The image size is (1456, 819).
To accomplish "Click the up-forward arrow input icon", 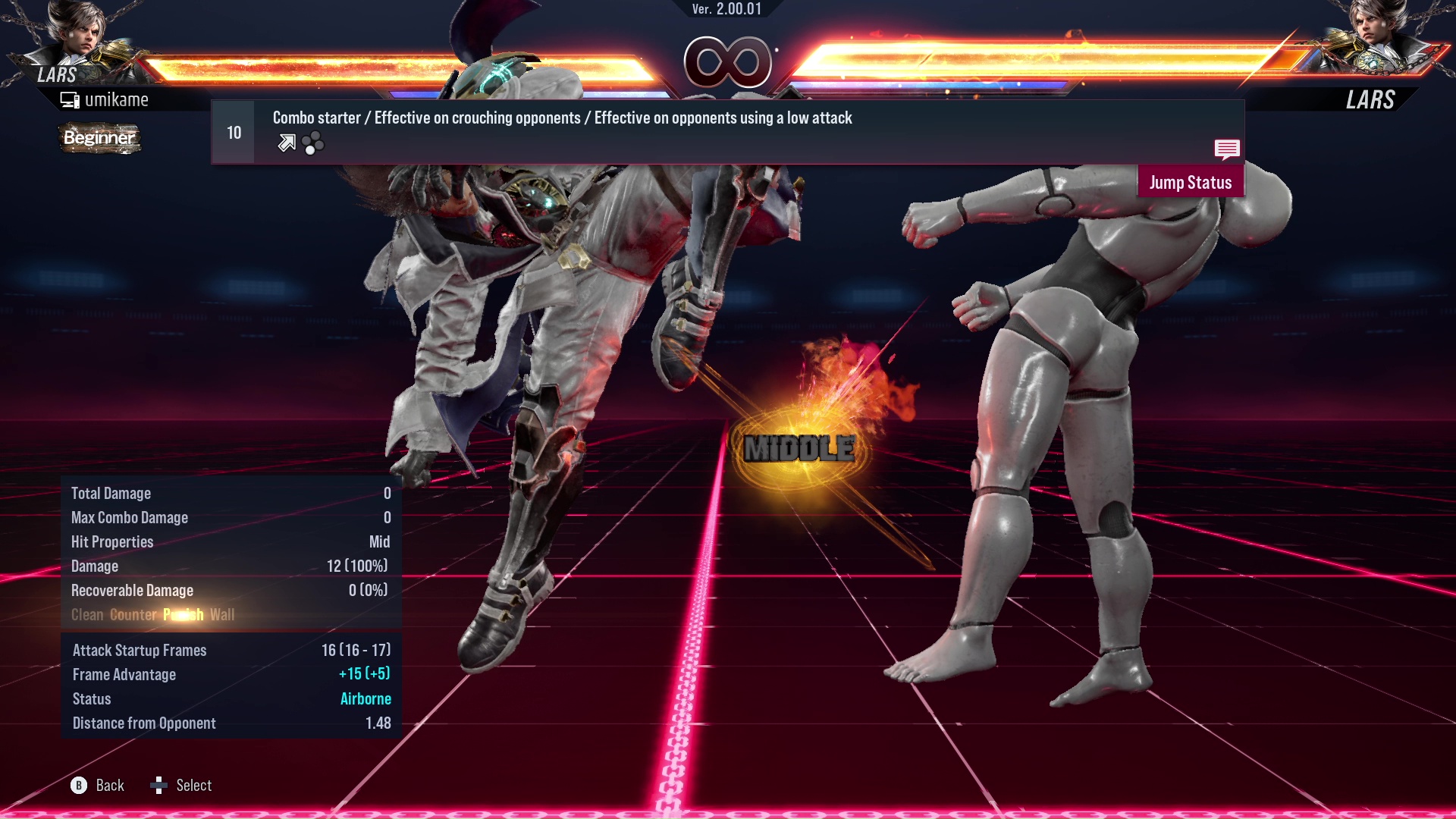I will [286, 143].
